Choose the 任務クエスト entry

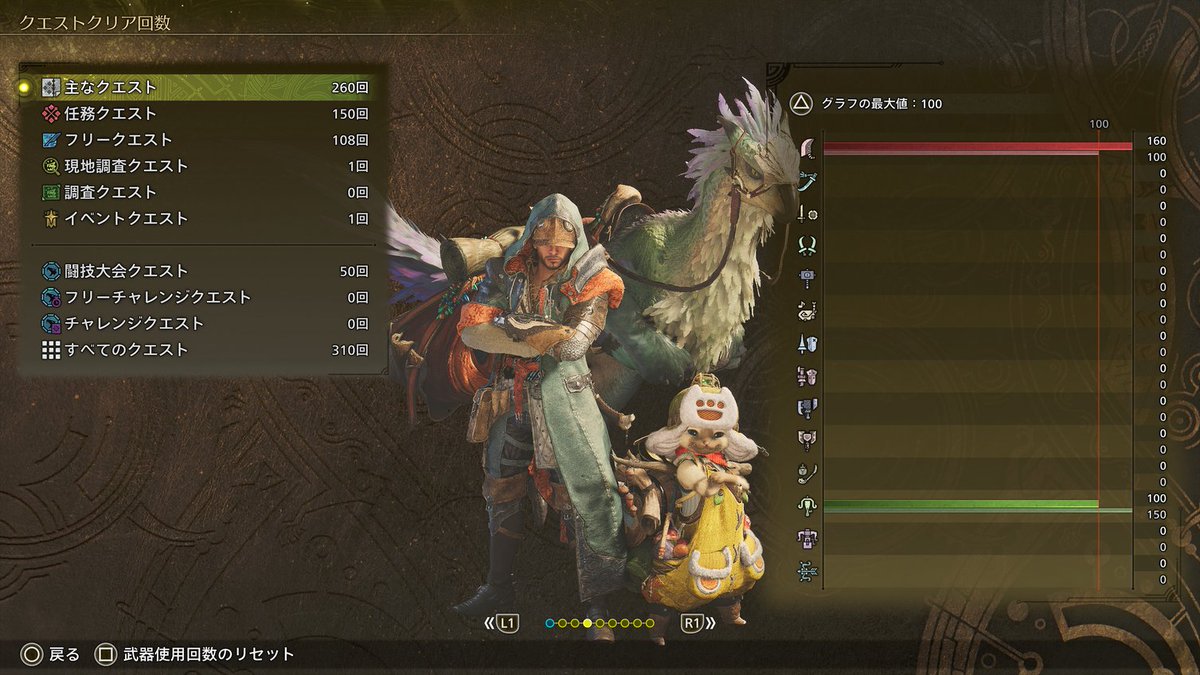pos(200,114)
